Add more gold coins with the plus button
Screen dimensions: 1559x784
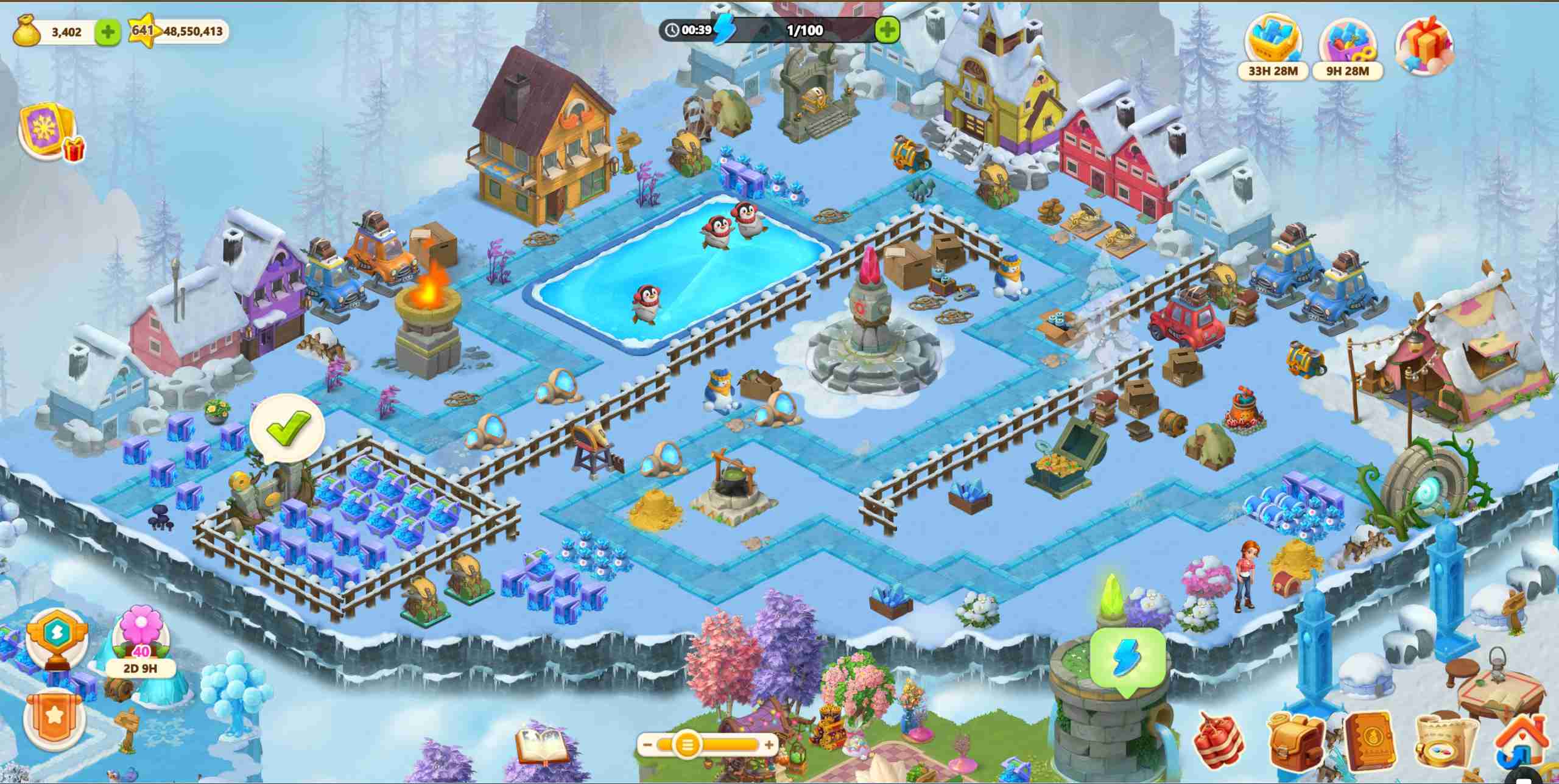coord(108,32)
